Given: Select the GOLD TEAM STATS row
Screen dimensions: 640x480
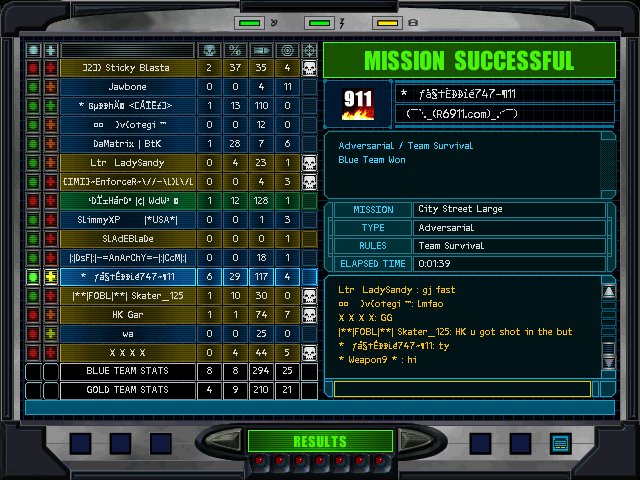Looking at the screenshot, I should click(x=128, y=390).
